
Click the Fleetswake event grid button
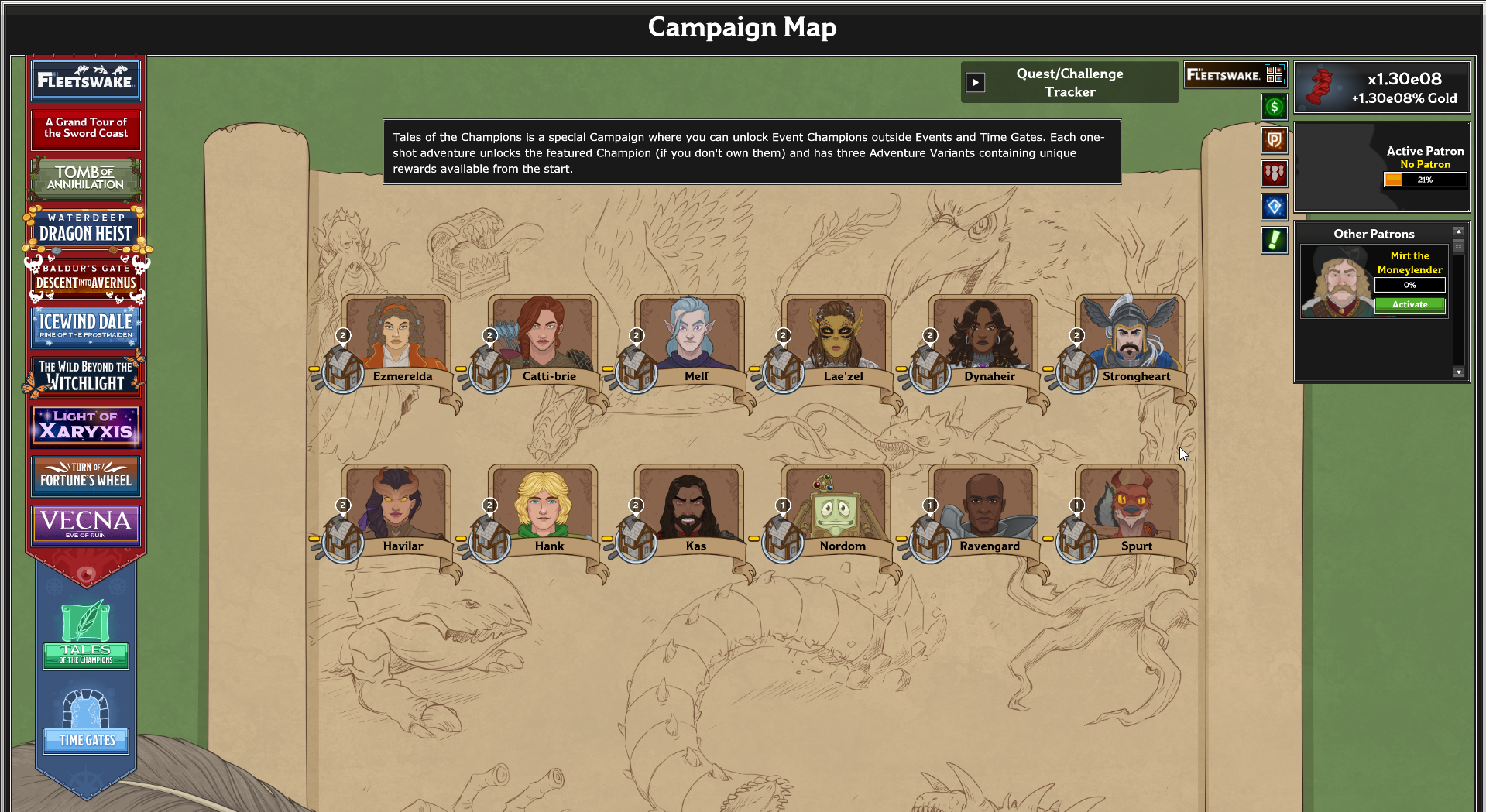click(1275, 74)
